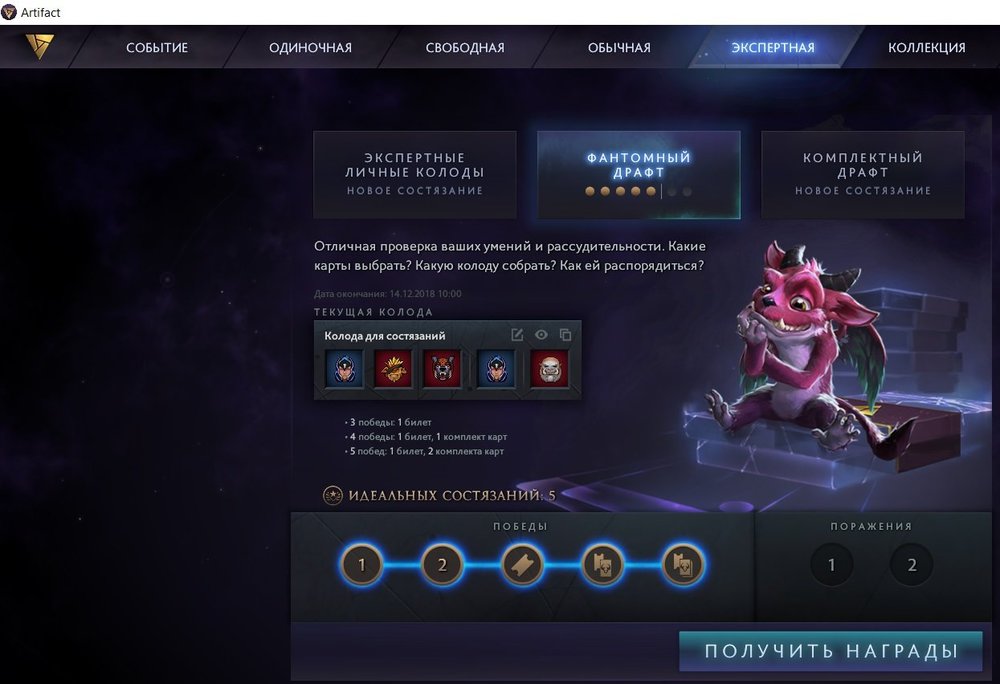Edit the deck with the pencil icon
Image resolution: width=1000 pixels, height=684 pixels.
click(517, 335)
